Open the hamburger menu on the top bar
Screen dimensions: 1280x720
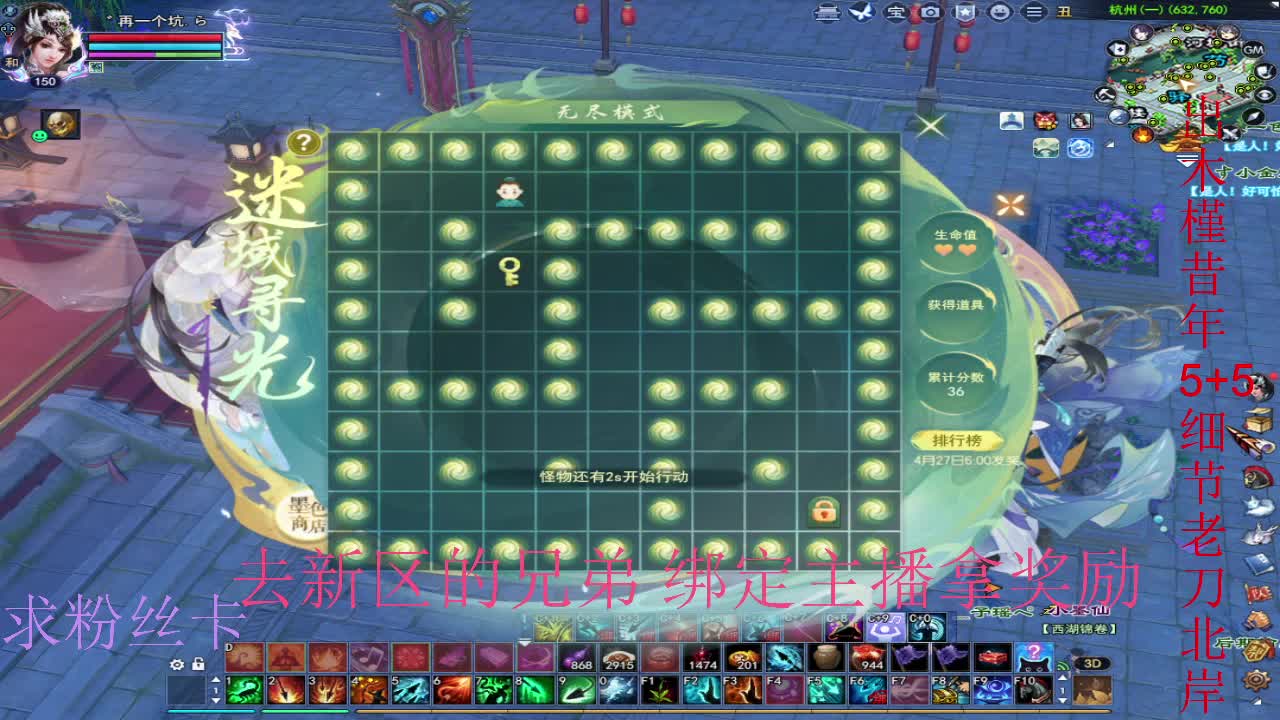1035,13
